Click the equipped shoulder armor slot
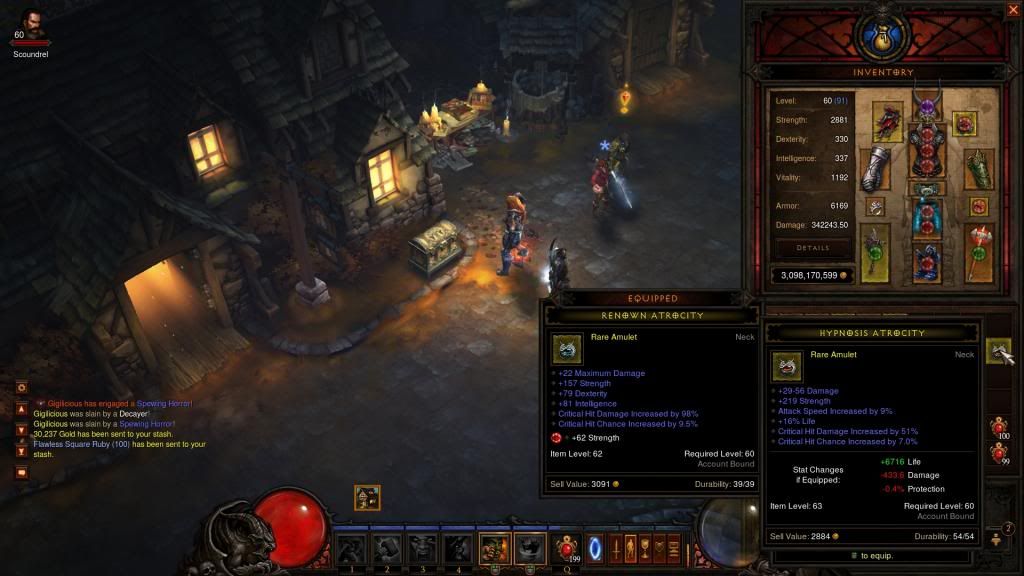This screenshot has height=576, width=1024. tap(887, 122)
